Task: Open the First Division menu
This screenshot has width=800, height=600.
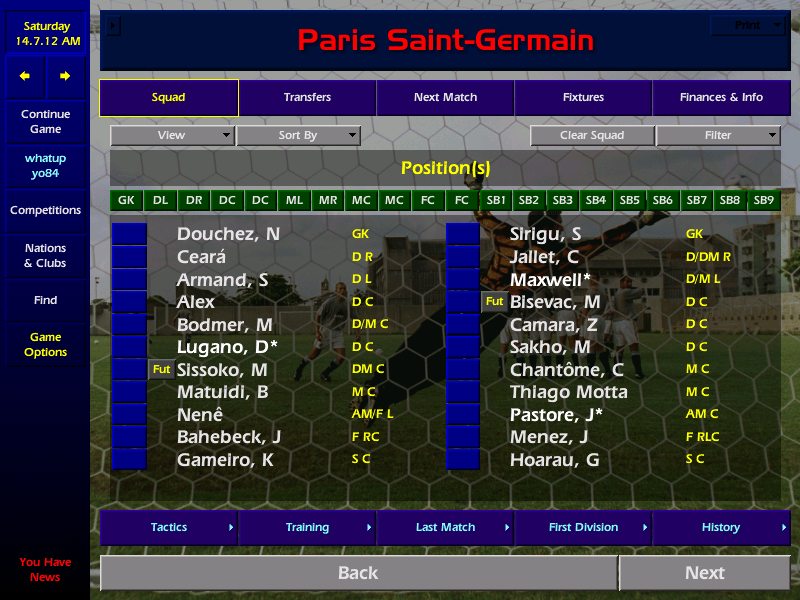Action: click(583, 527)
